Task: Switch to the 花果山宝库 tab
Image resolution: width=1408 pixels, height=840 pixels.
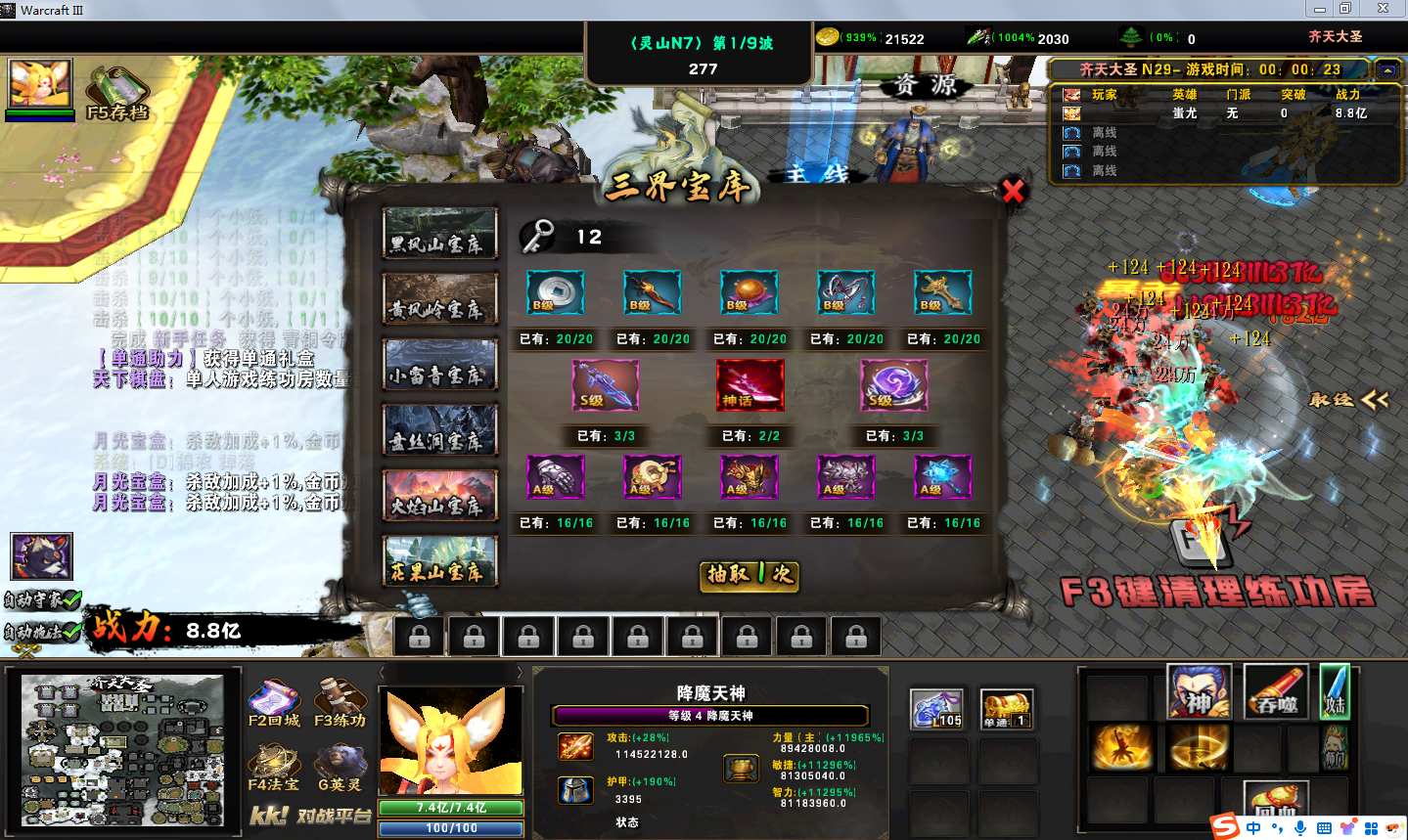Action: [x=439, y=560]
